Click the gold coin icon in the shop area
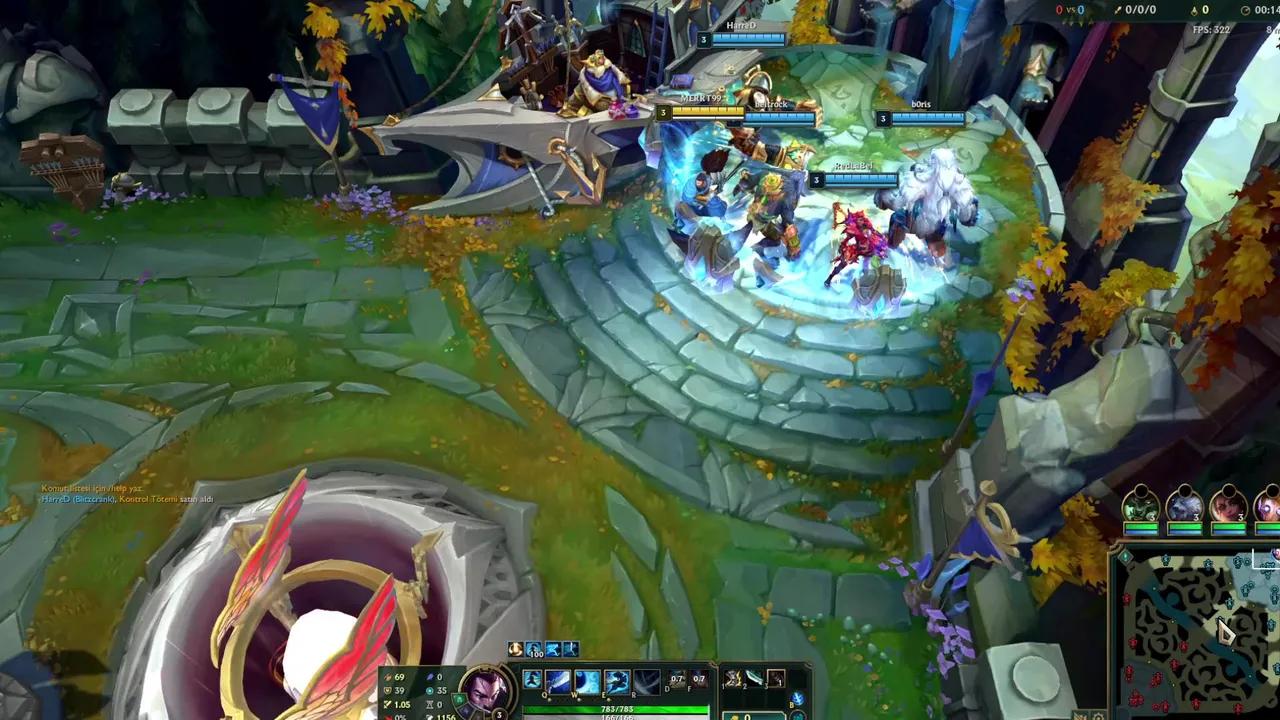The height and width of the screenshot is (720, 1280). [733, 716]
